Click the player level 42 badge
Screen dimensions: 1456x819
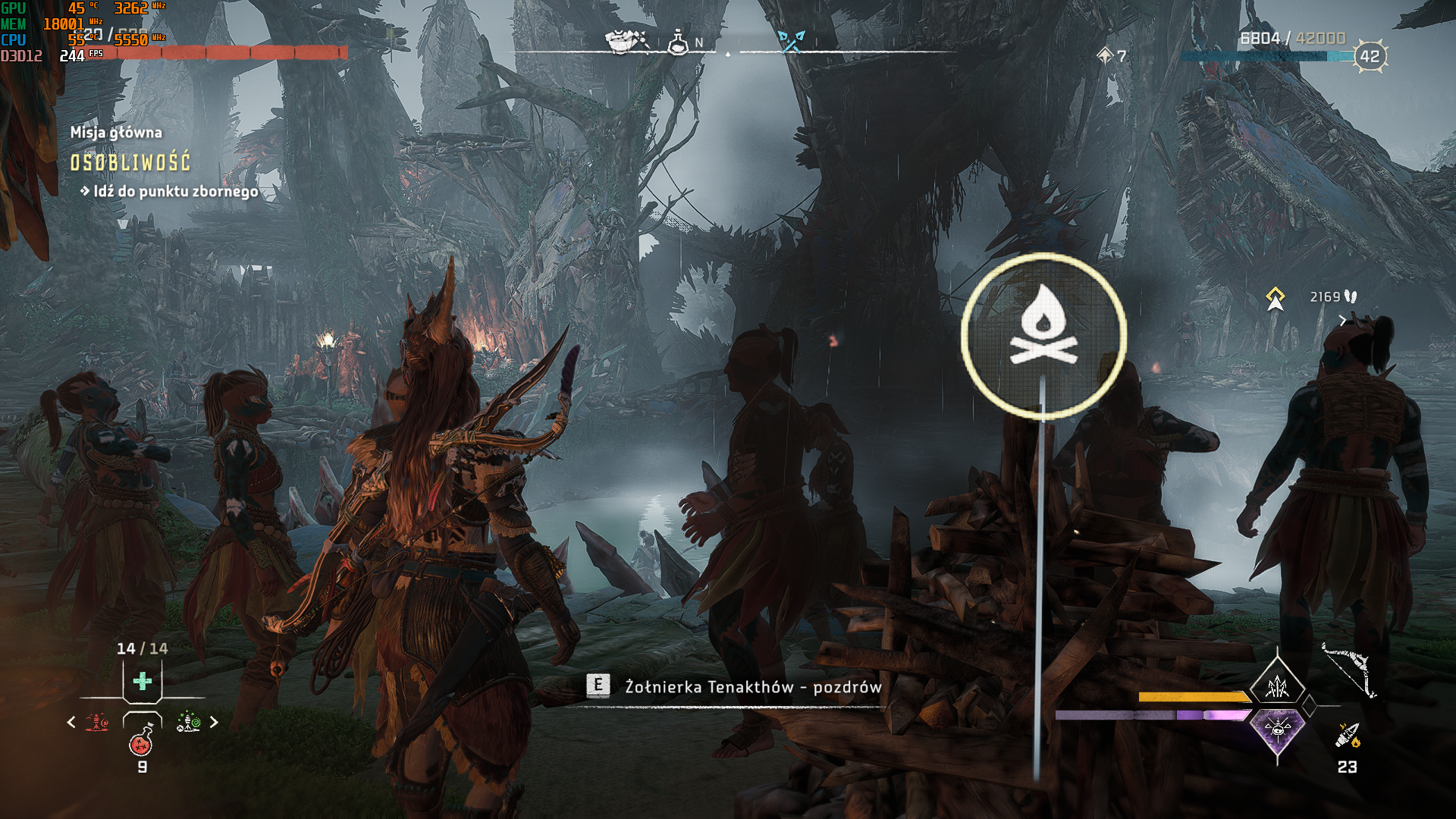coord(1370,56)
